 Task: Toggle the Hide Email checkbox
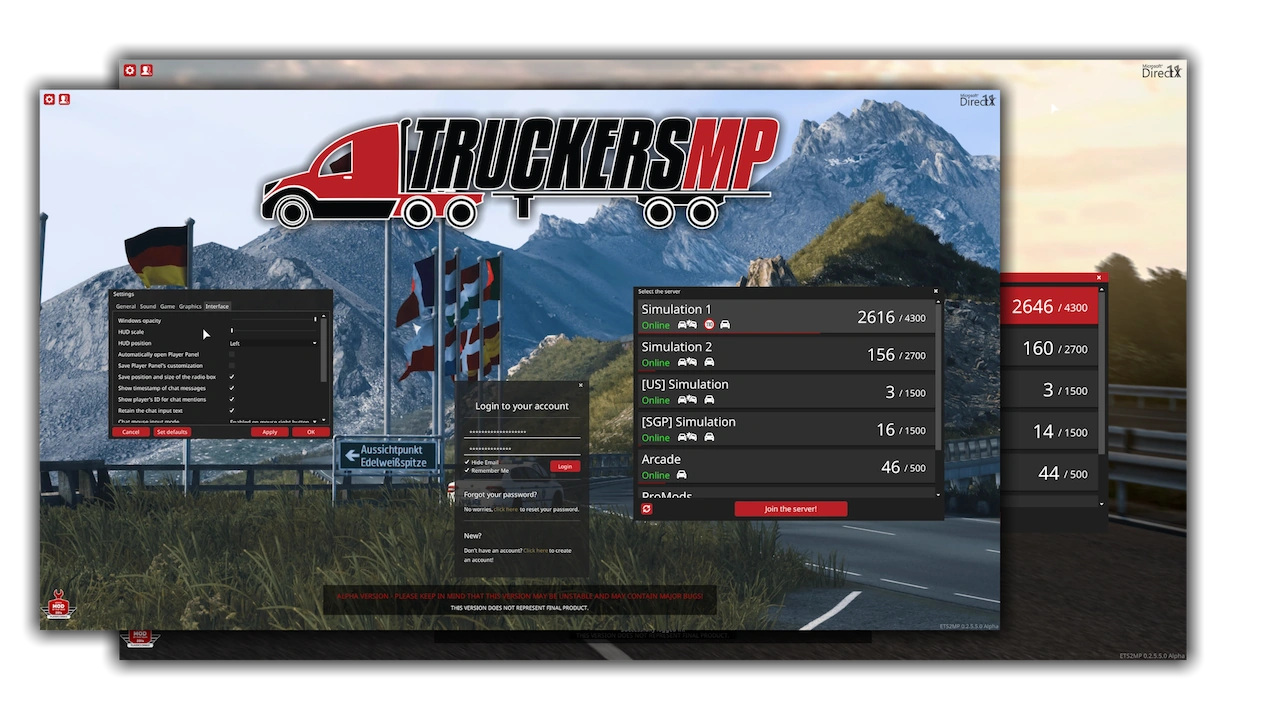point(467,462)
